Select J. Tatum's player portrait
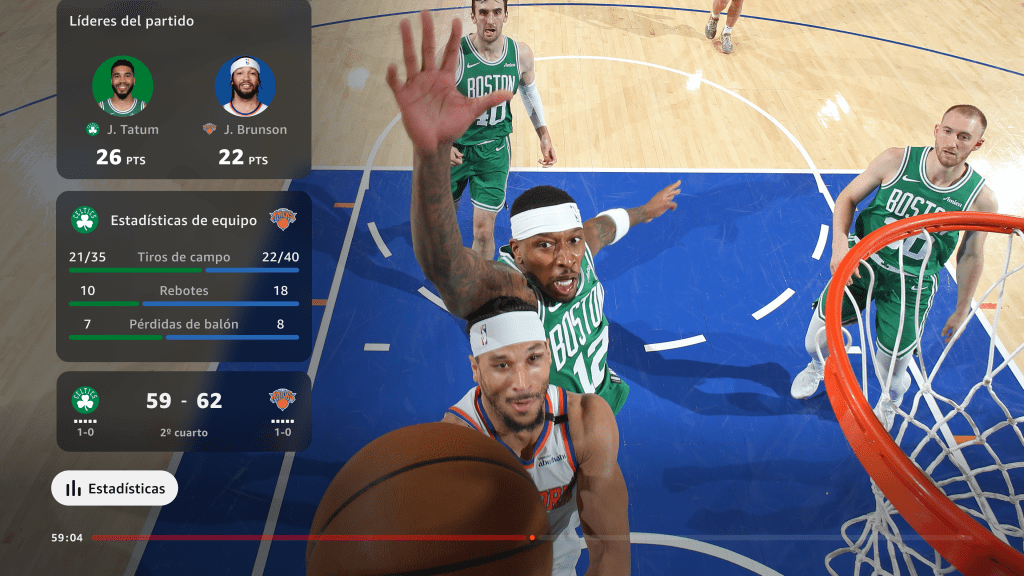Viewport: 1024px width, 576px height. point(123,86)
